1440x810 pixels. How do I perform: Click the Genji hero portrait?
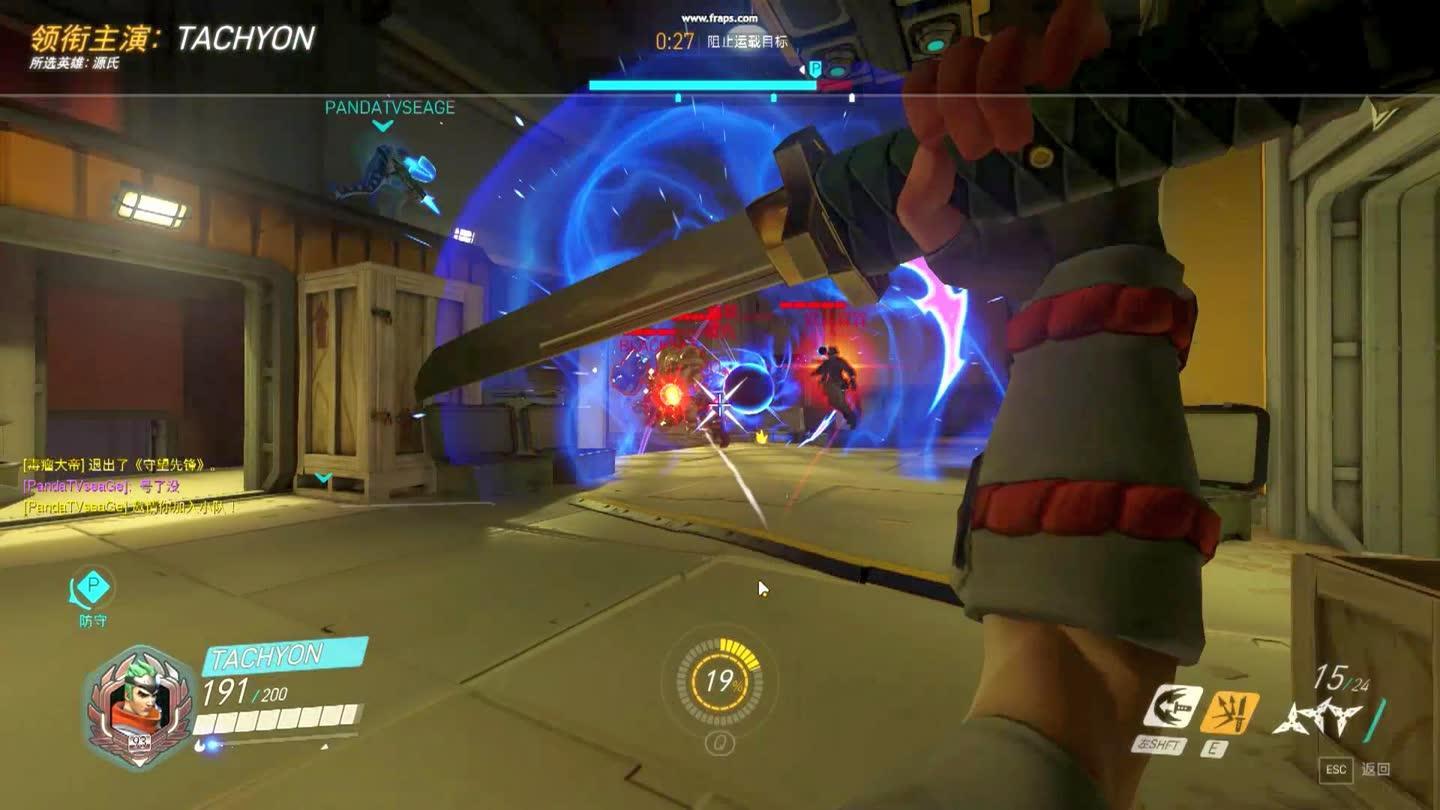(x=138, y=707)
